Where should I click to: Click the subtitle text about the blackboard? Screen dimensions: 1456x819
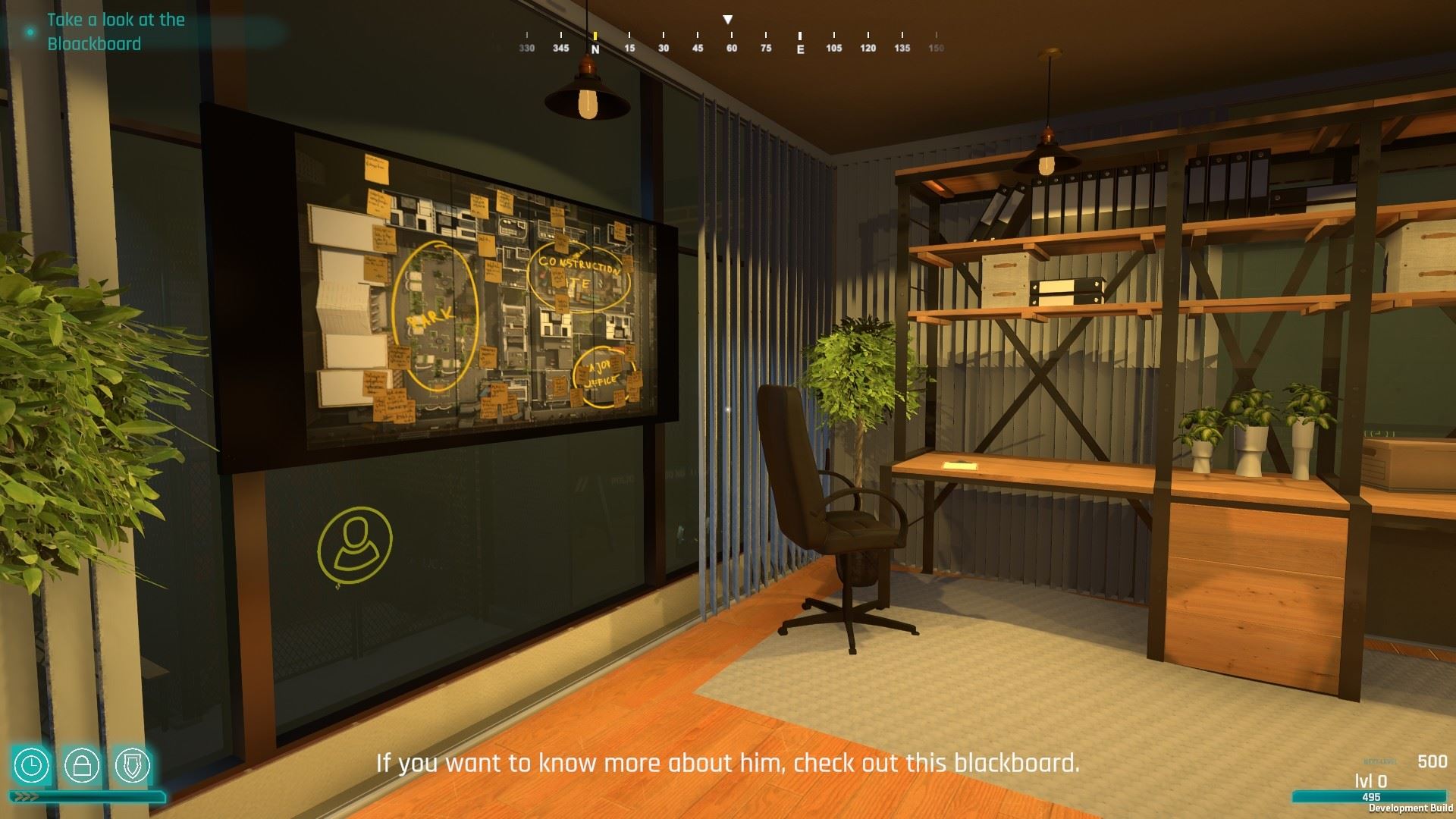click(728, 765)
